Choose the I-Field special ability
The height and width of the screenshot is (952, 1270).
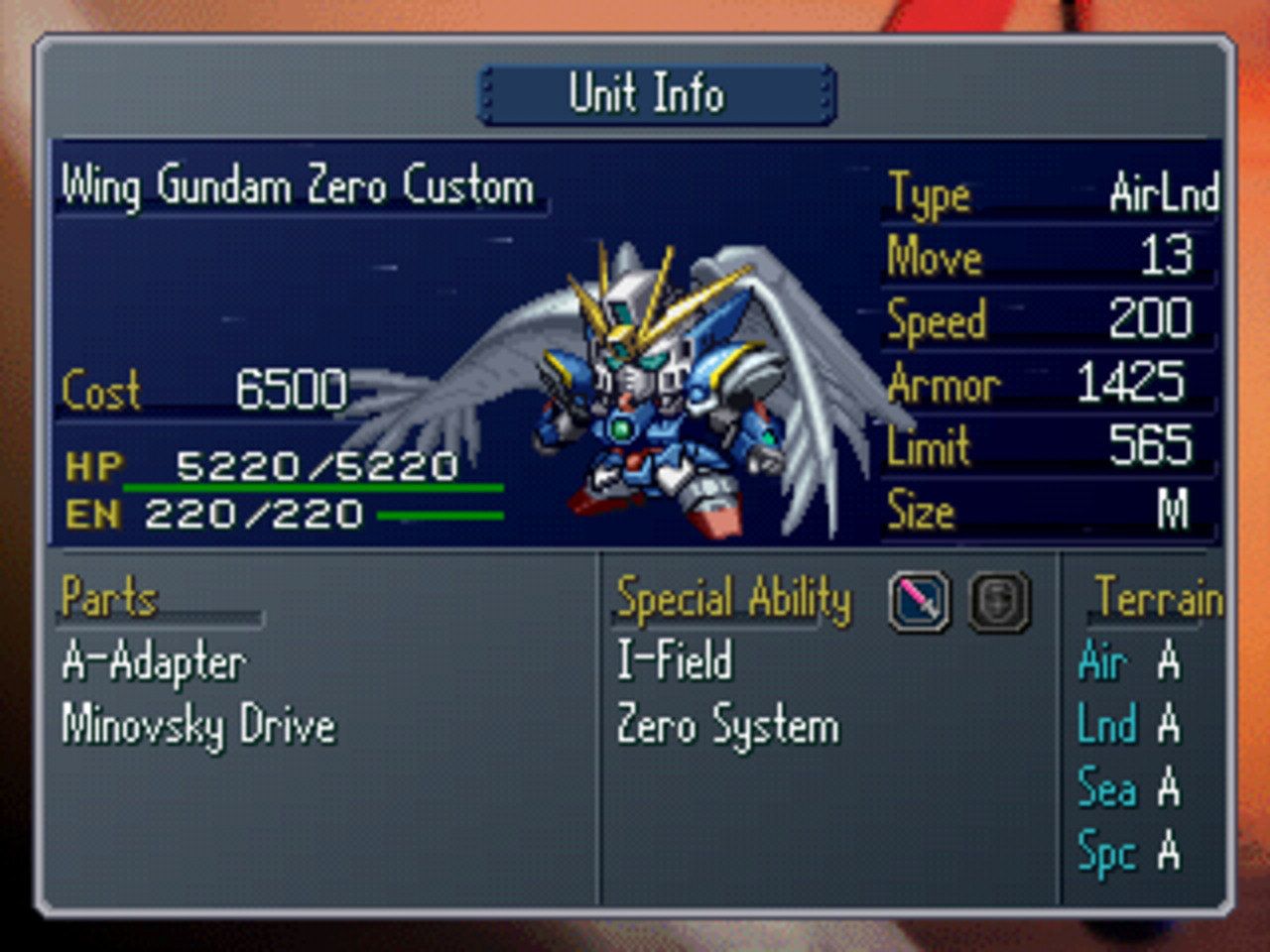[x=675, y=661]
